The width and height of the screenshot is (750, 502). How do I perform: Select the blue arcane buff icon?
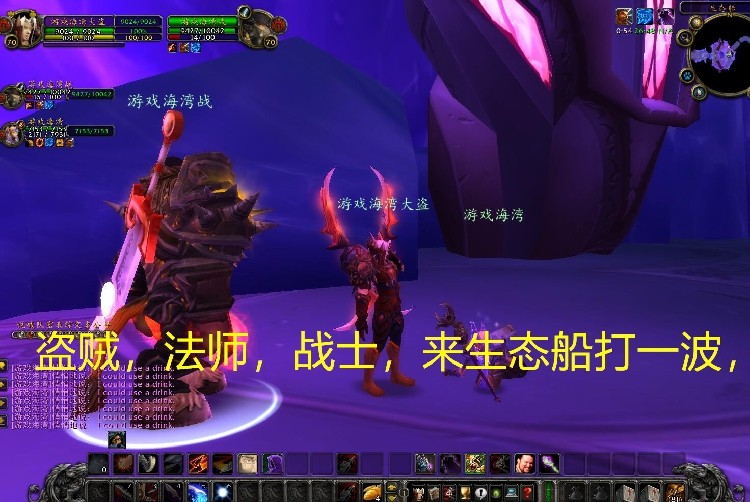(x=645, y=16)
